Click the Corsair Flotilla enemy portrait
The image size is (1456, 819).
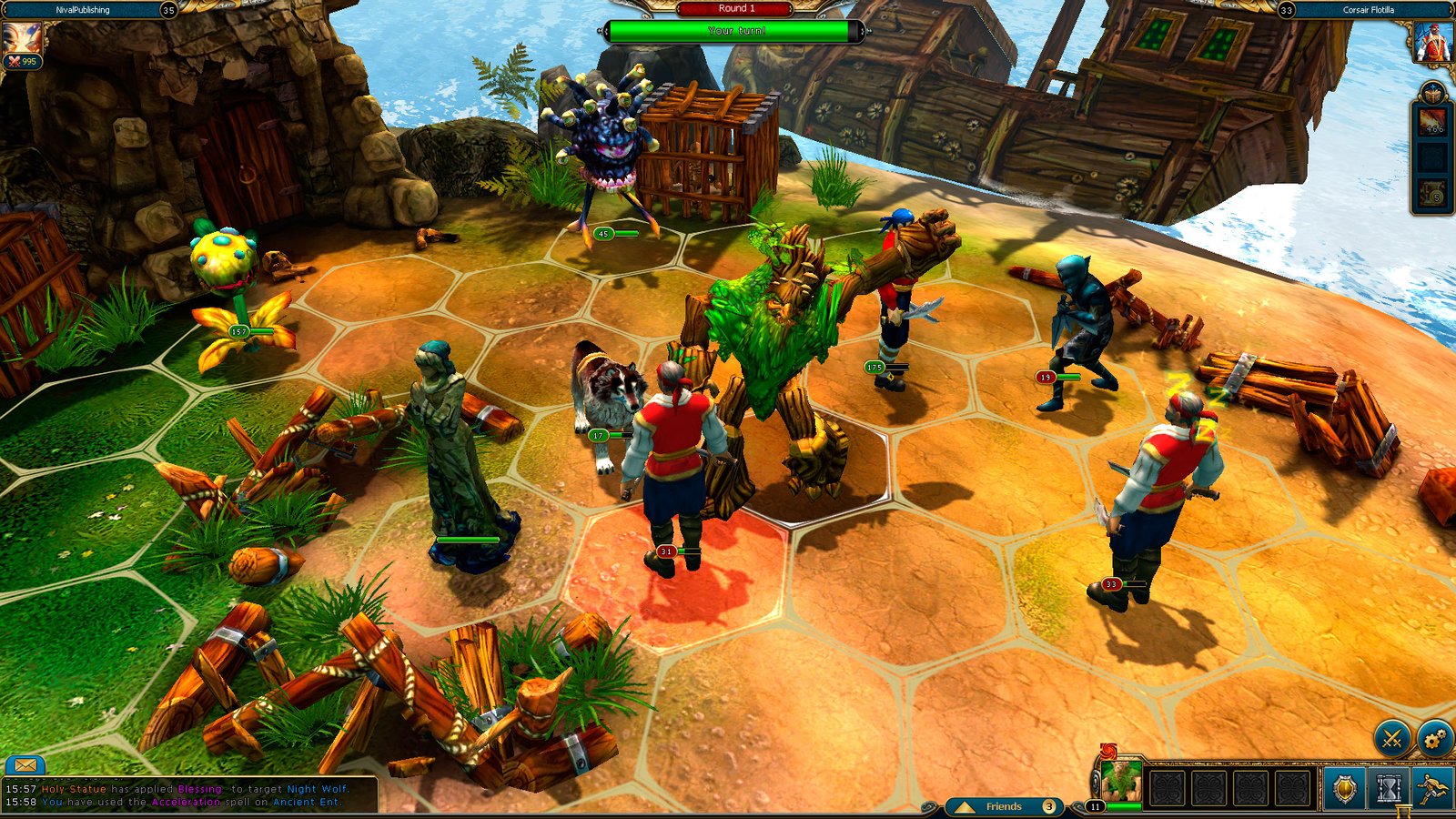click(x=1432, y=42)
